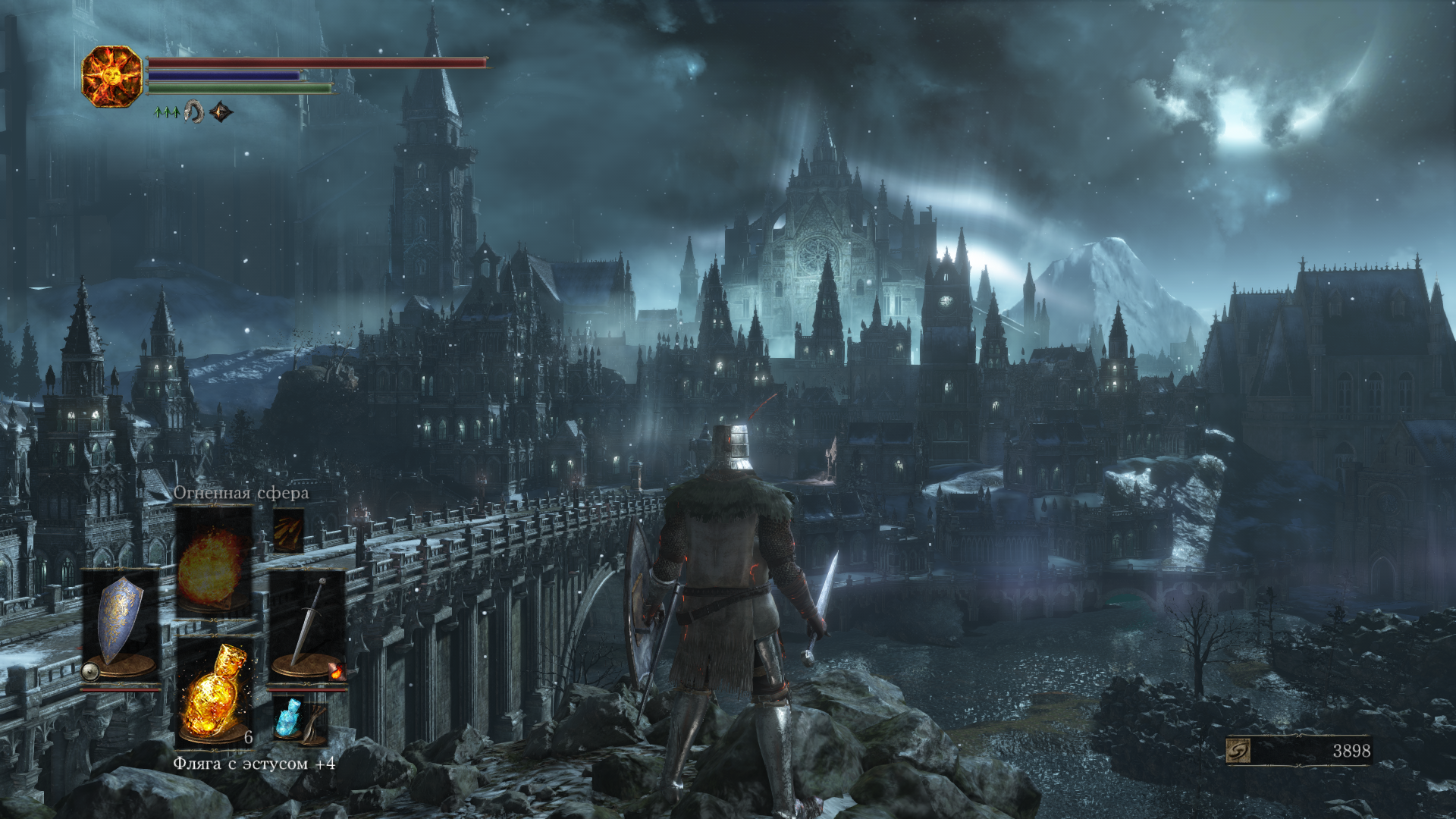
Task: Select the blue Ashen Estus Flask icon
Action: 288,717
